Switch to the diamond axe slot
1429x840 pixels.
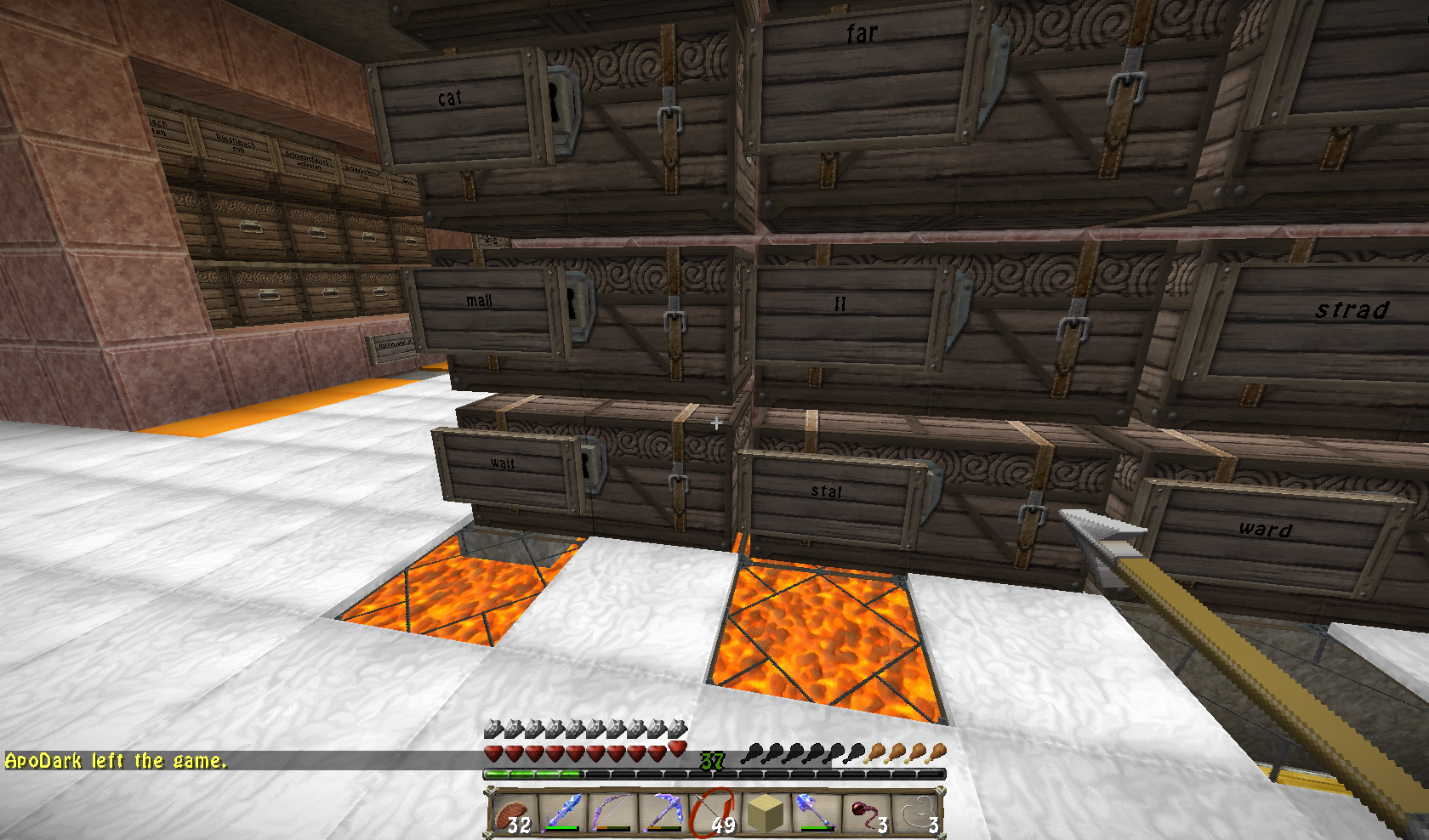814,814
